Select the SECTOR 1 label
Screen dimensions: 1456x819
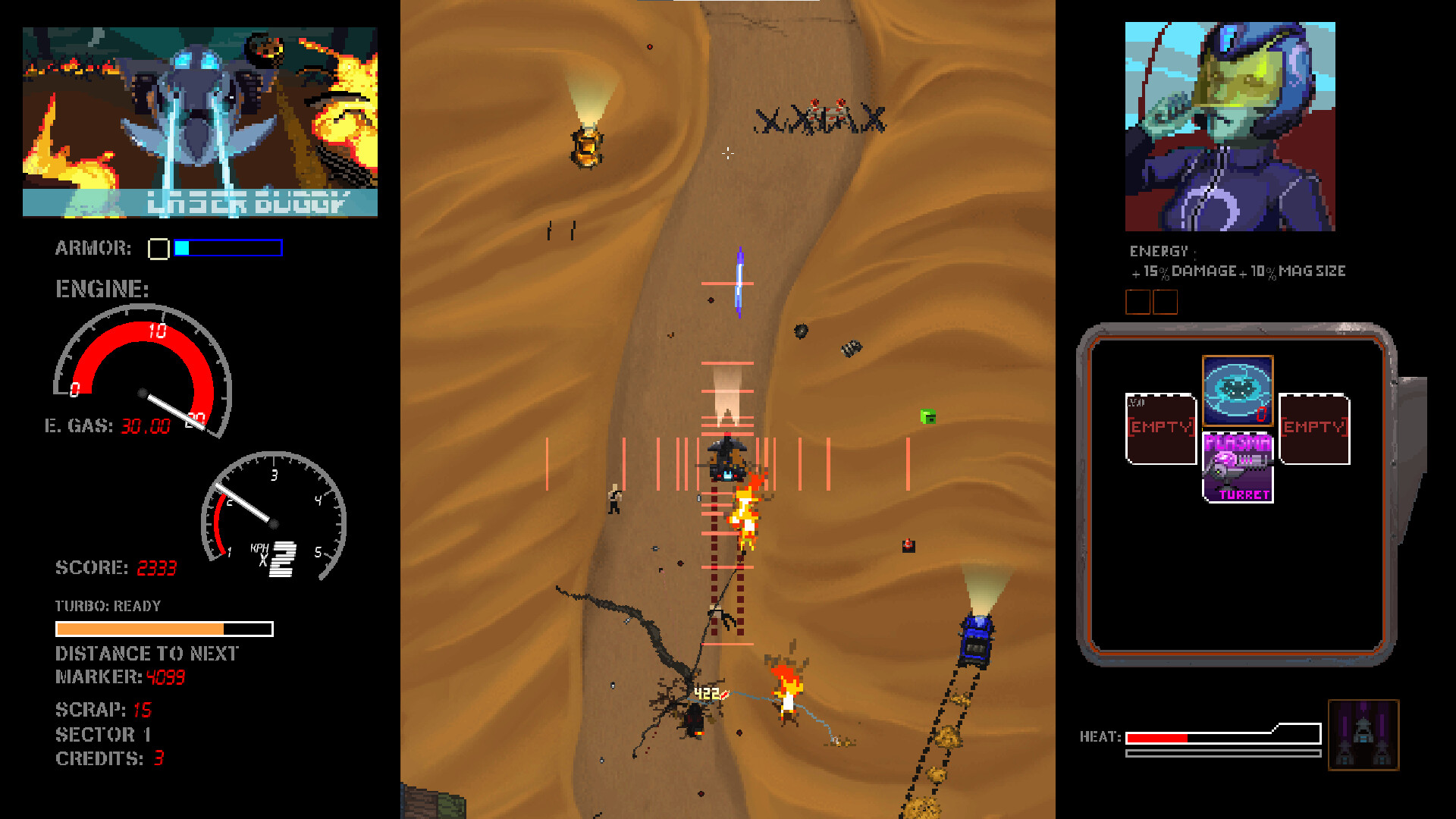[x=102, y=733]
